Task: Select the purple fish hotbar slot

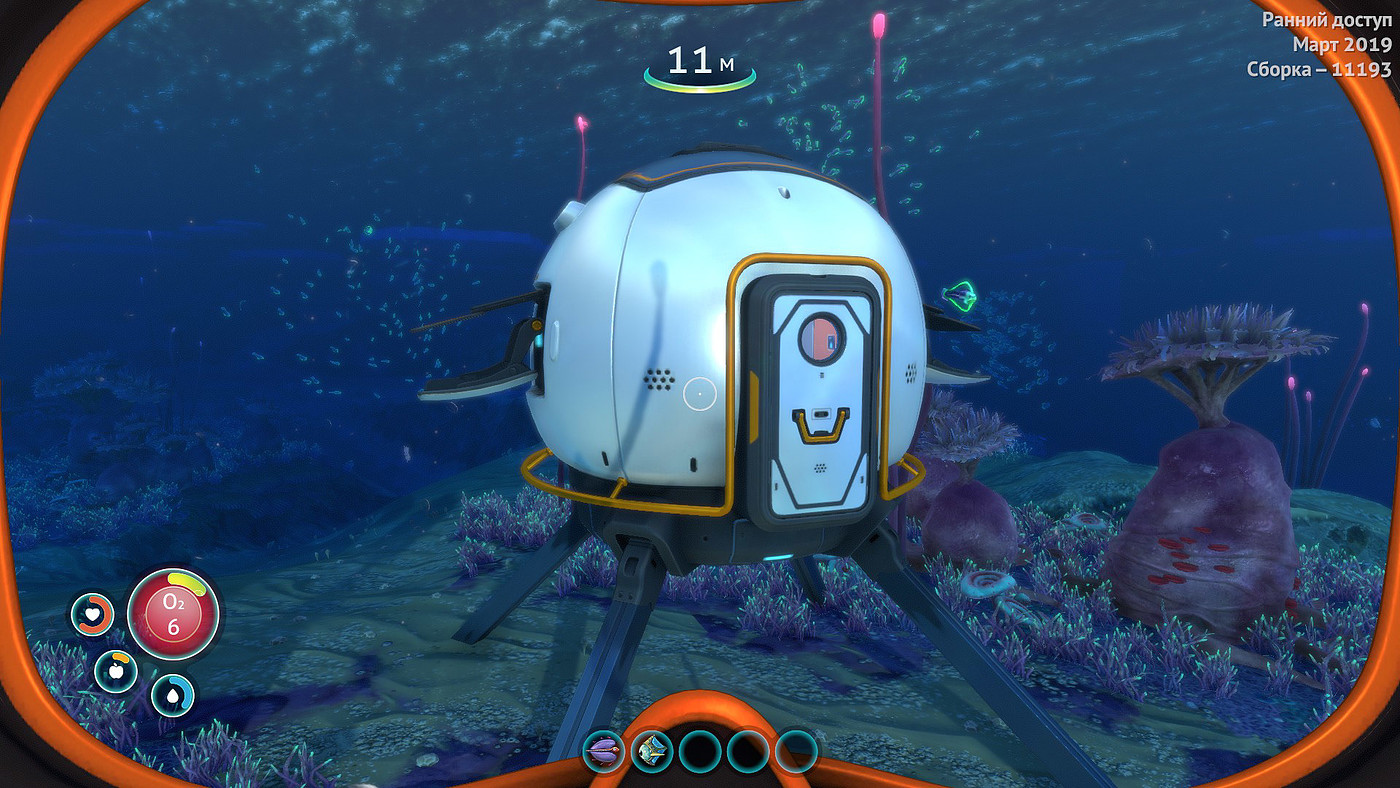Action: [604, 751]
